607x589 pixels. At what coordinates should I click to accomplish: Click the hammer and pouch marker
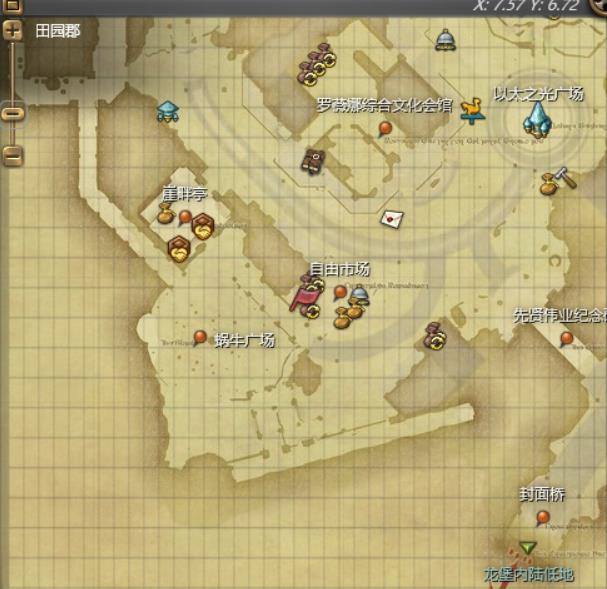tap(553, 181)
